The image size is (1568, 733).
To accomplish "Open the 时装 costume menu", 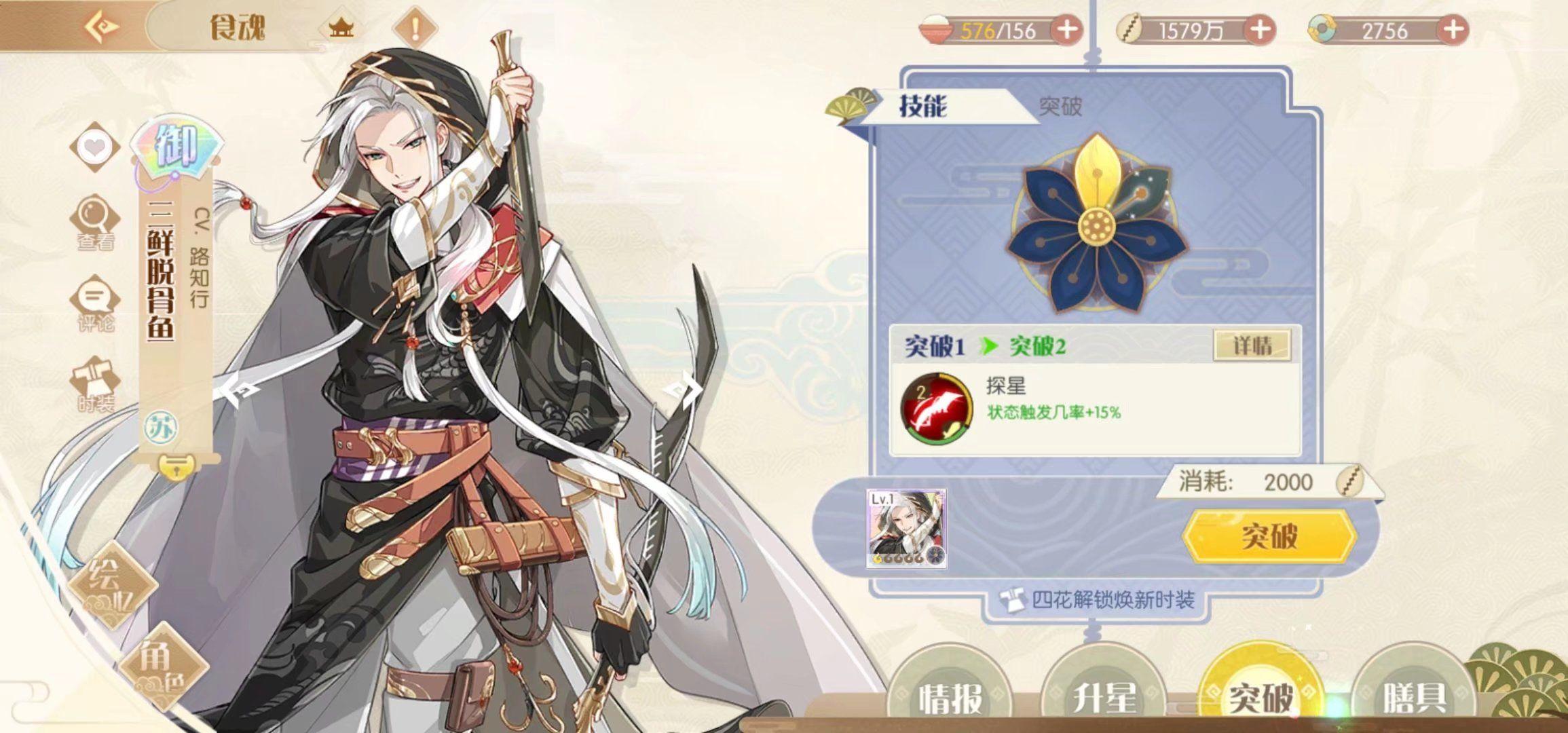I will [96, 384].
